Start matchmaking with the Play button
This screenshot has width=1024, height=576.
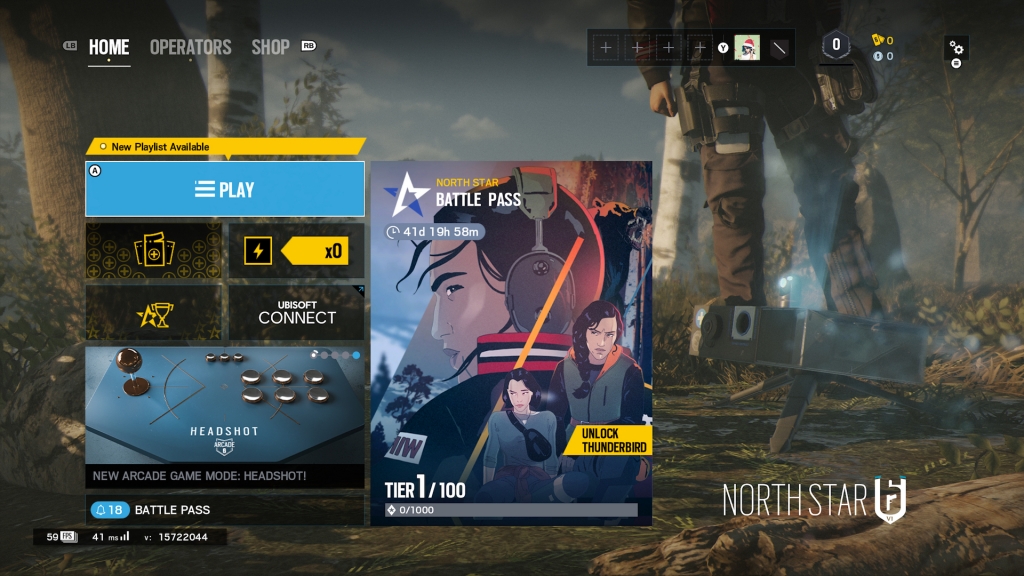[x=225, y=189]
